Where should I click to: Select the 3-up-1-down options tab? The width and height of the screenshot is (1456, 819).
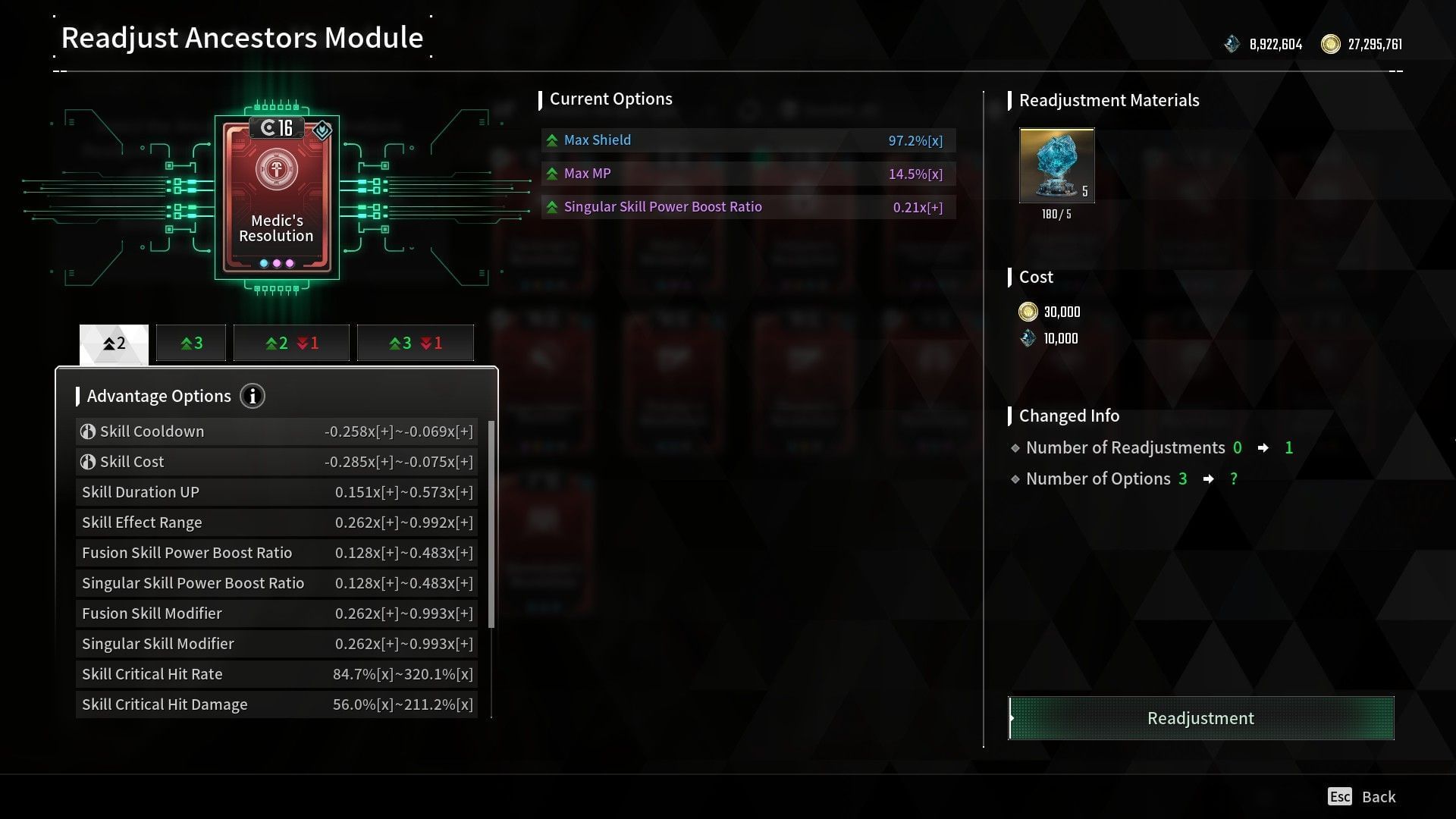tap(415, 342)
